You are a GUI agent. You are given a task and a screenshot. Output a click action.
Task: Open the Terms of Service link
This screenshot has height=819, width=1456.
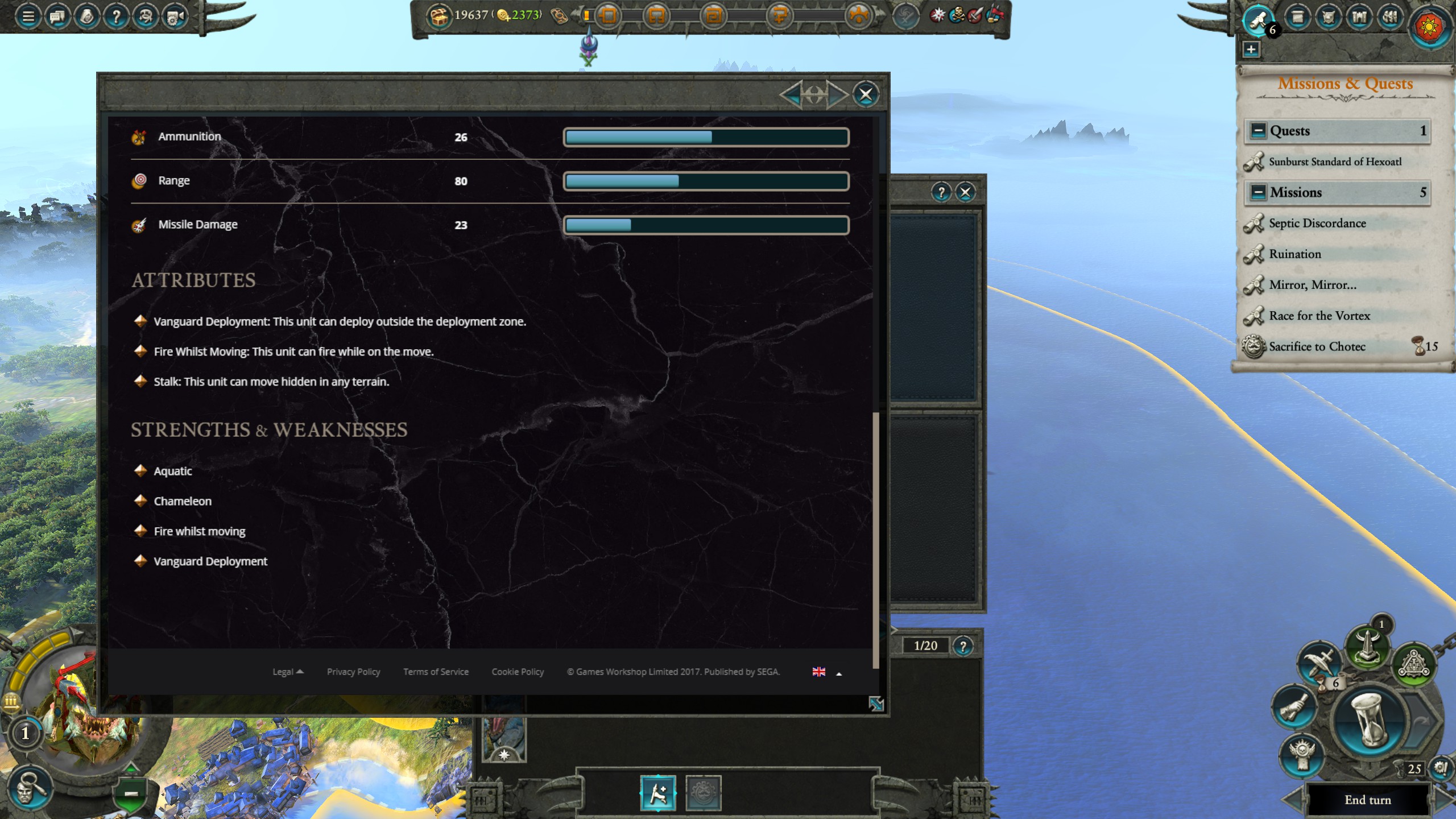coord(436,672)
